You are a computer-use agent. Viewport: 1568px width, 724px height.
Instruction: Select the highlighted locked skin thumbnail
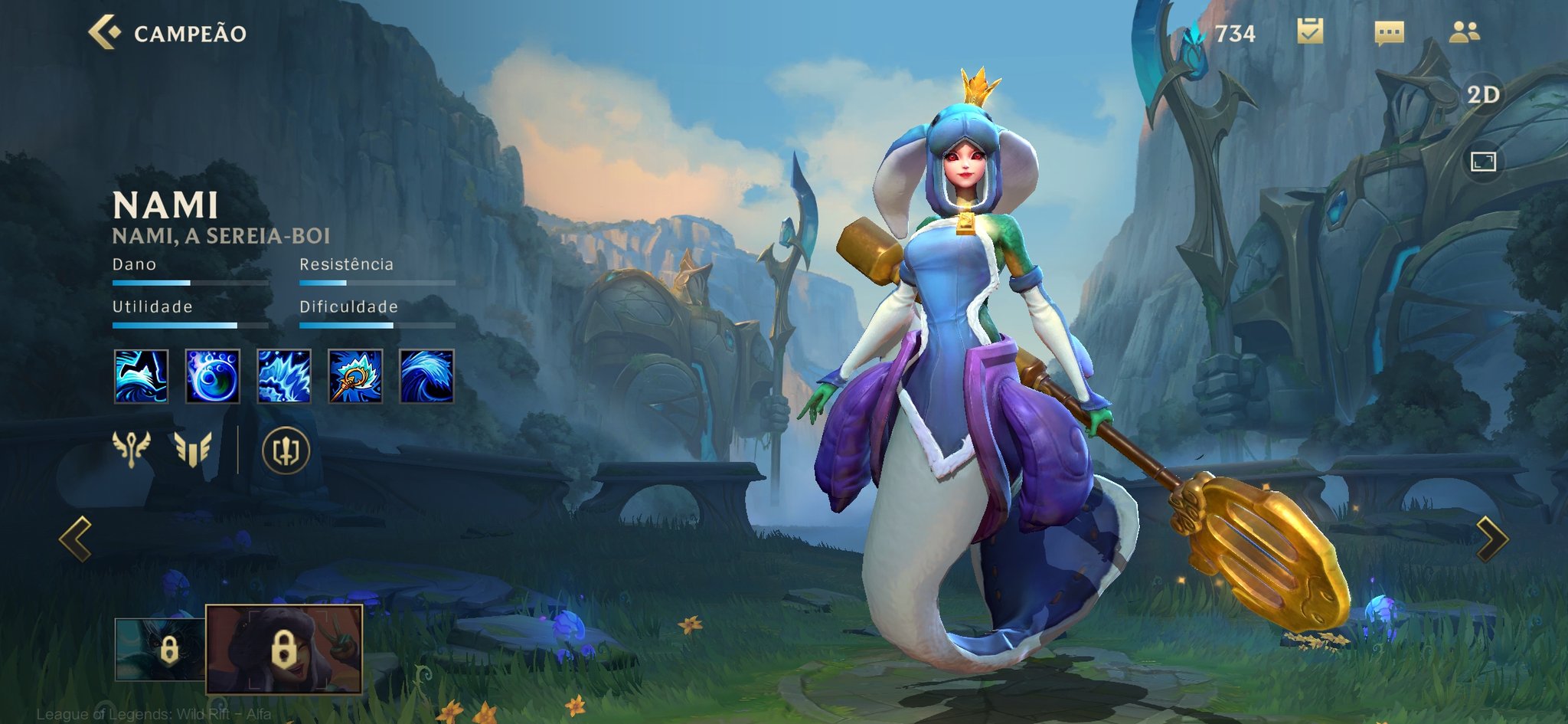click(x=284, y=649)
